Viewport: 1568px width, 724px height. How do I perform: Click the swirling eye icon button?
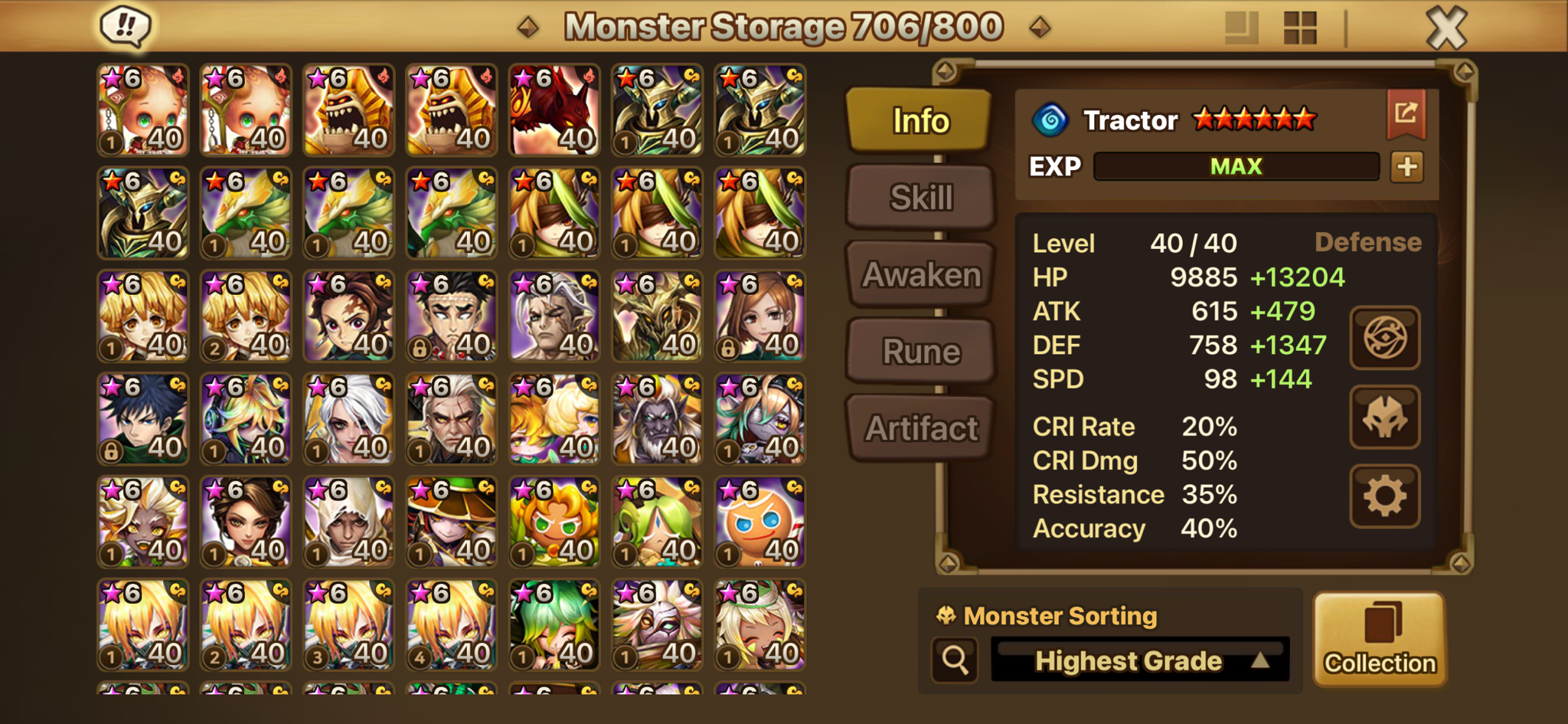pos(1384,338)
